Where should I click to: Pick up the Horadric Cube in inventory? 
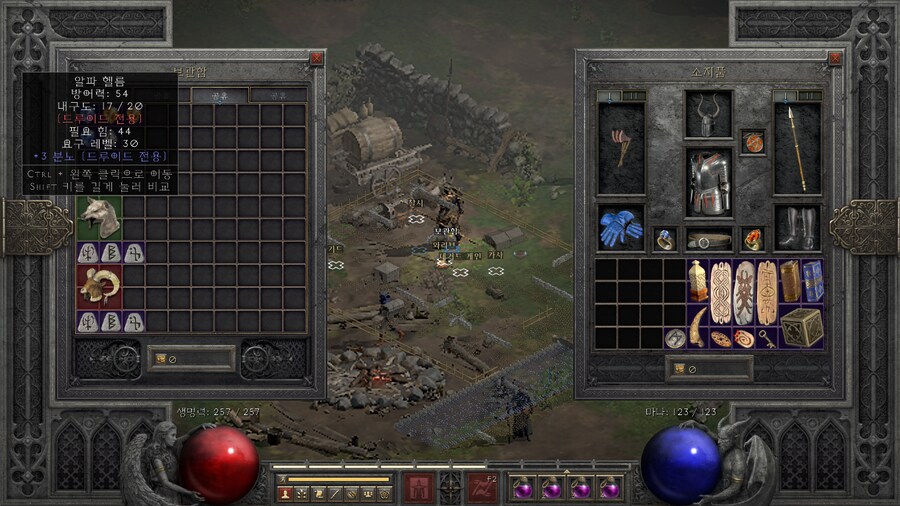[800, 327]
